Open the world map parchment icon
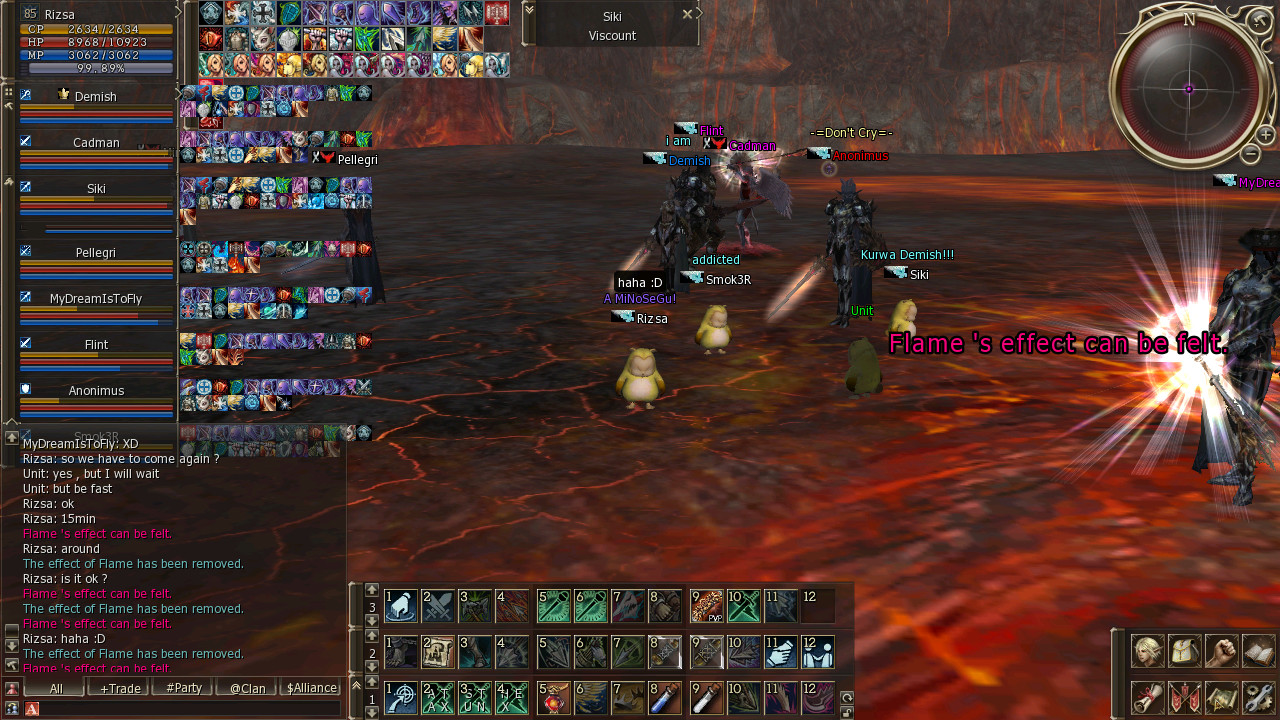The height and width of the screenshot is (720, 1280). pos(1222,697)
